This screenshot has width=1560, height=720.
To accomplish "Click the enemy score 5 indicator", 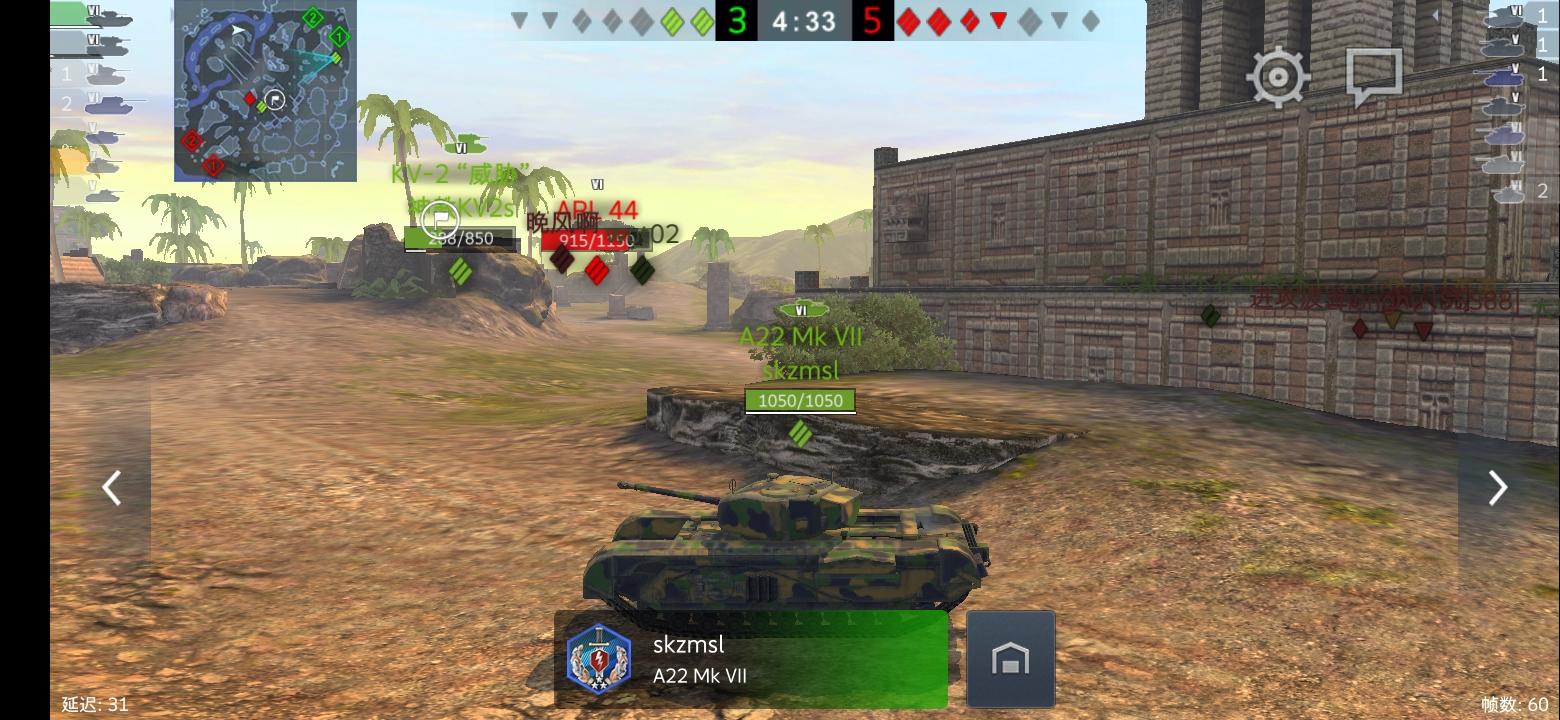I will pyautogui.click(x=872, y=21).
